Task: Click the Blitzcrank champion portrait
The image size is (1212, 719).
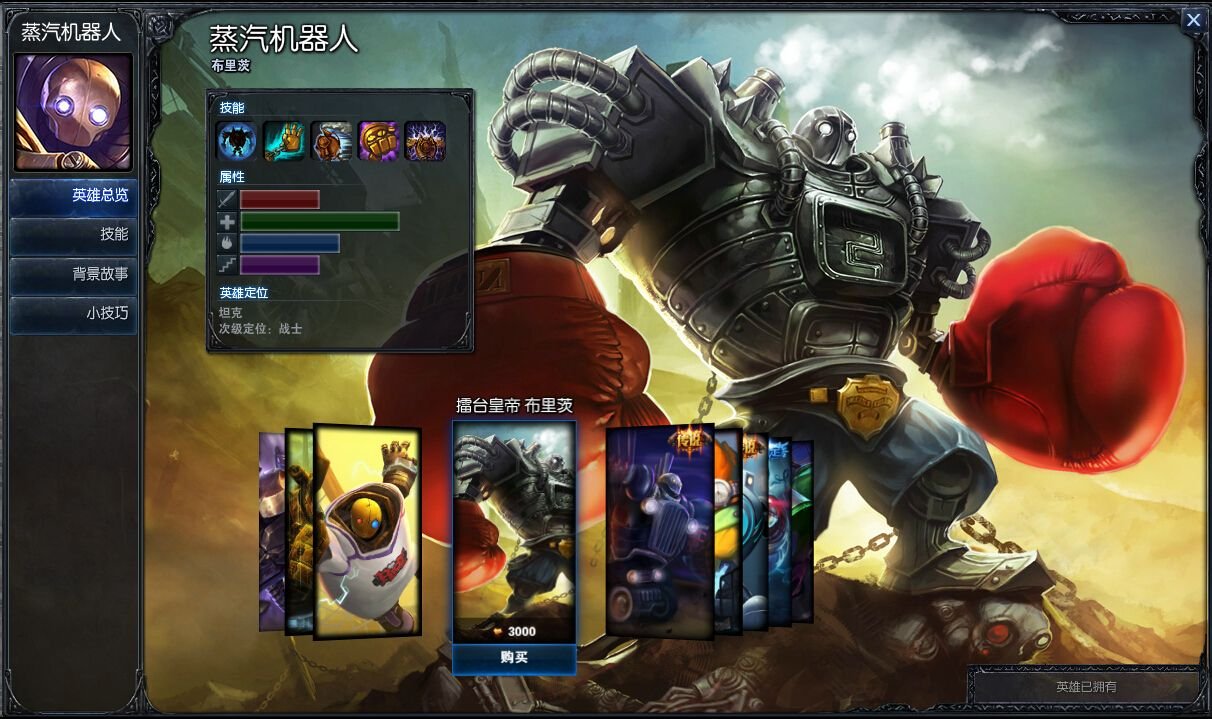Action: 73,112
